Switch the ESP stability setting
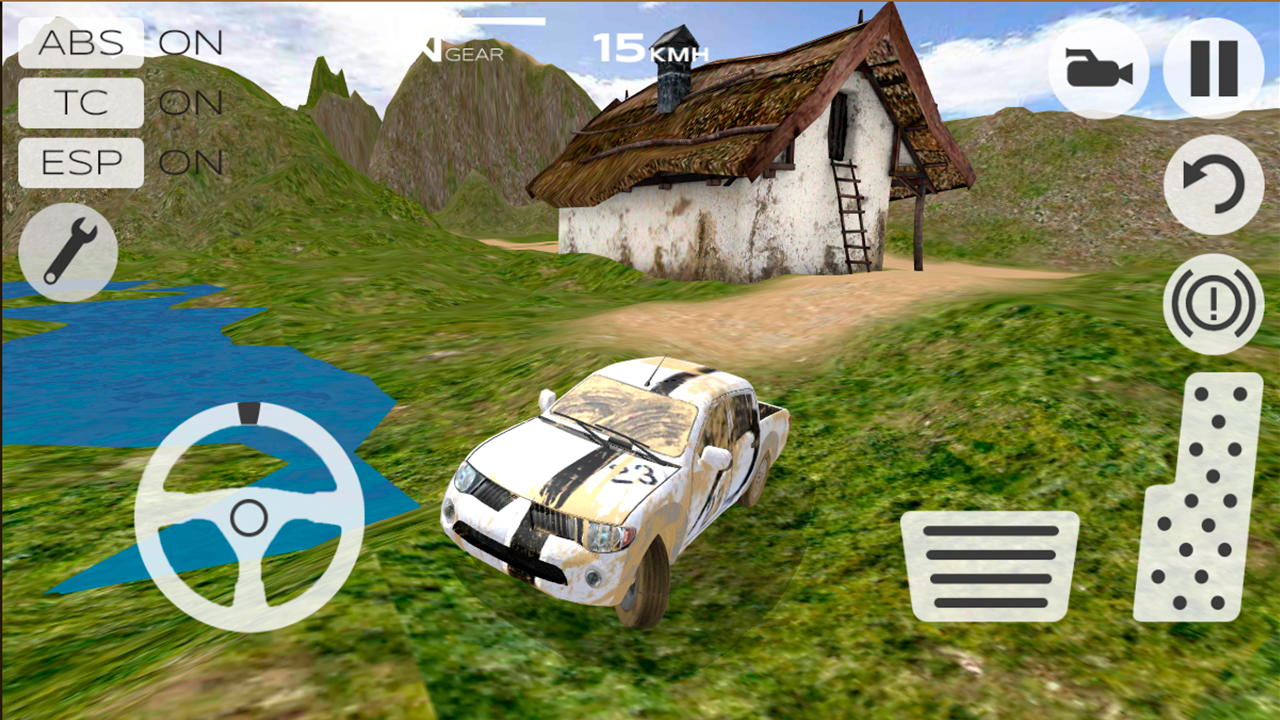The width and height of the screenshot is (1280, 720). (x=81, y=163)
